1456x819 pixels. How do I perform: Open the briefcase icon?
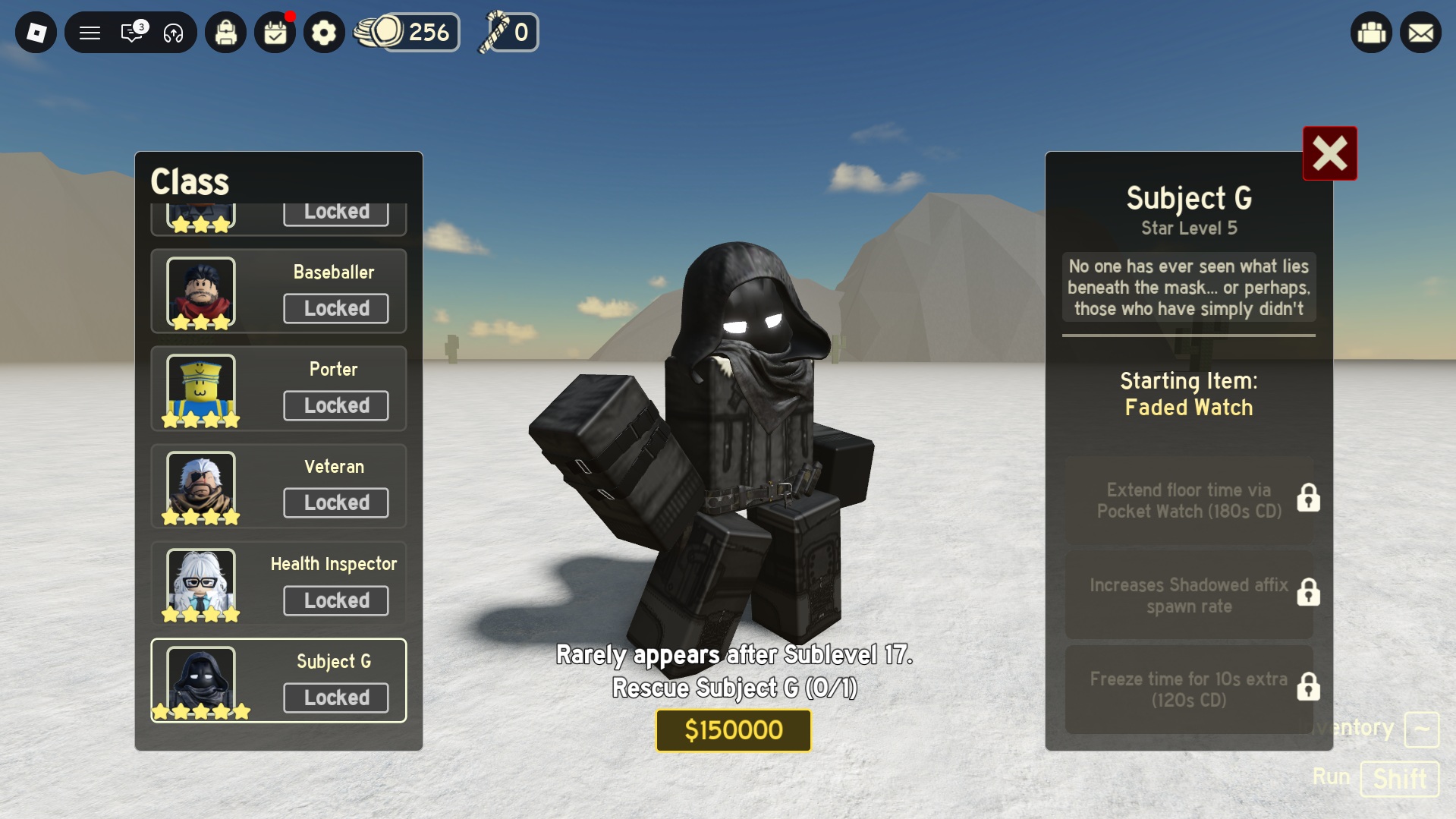tap(1371, 33)
